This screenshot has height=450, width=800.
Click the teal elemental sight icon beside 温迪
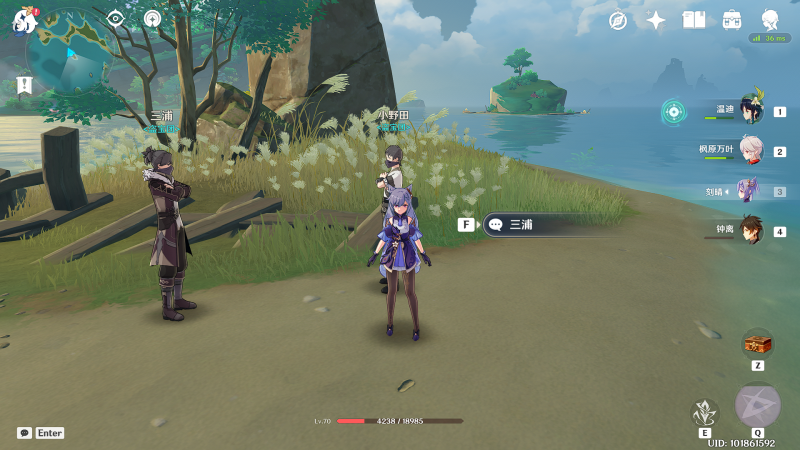click(674, 111)
